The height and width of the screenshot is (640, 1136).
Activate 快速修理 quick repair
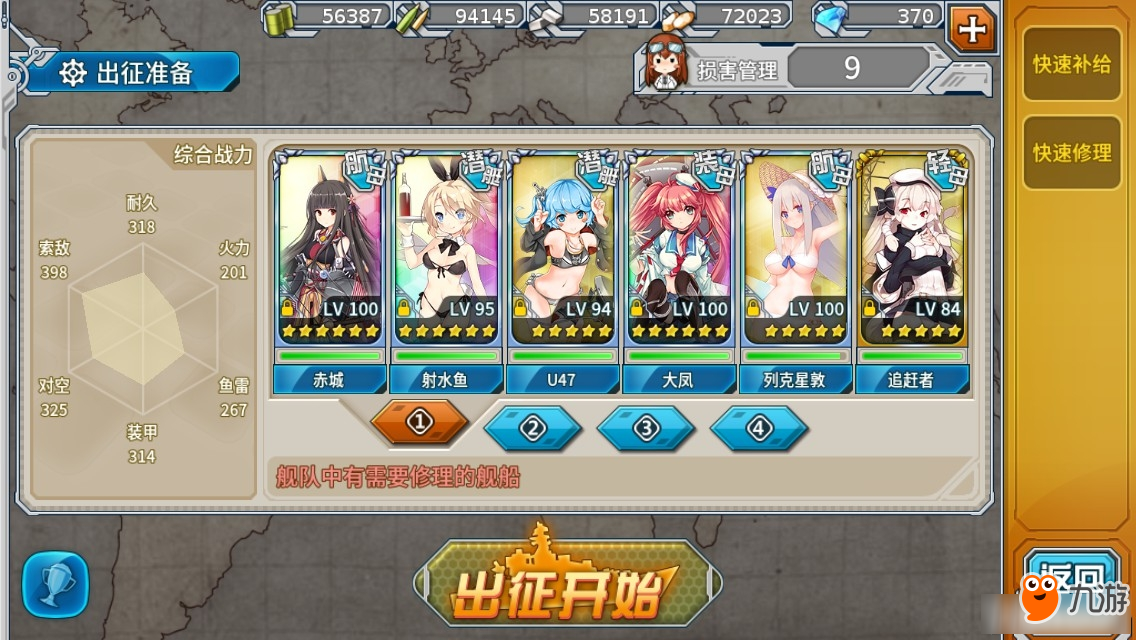[x=1071, y=153]
